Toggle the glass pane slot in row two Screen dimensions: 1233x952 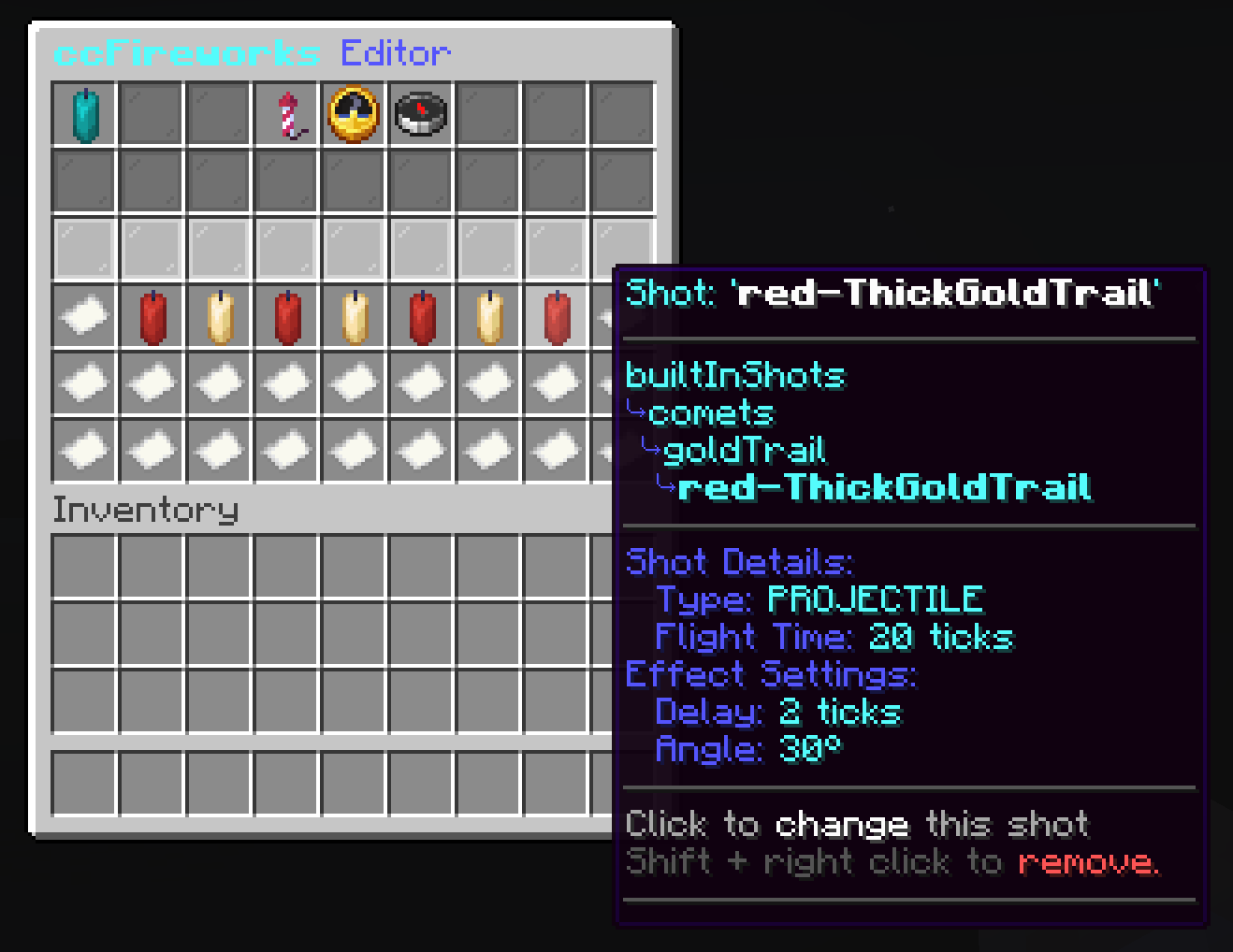(x=82, y=180)
